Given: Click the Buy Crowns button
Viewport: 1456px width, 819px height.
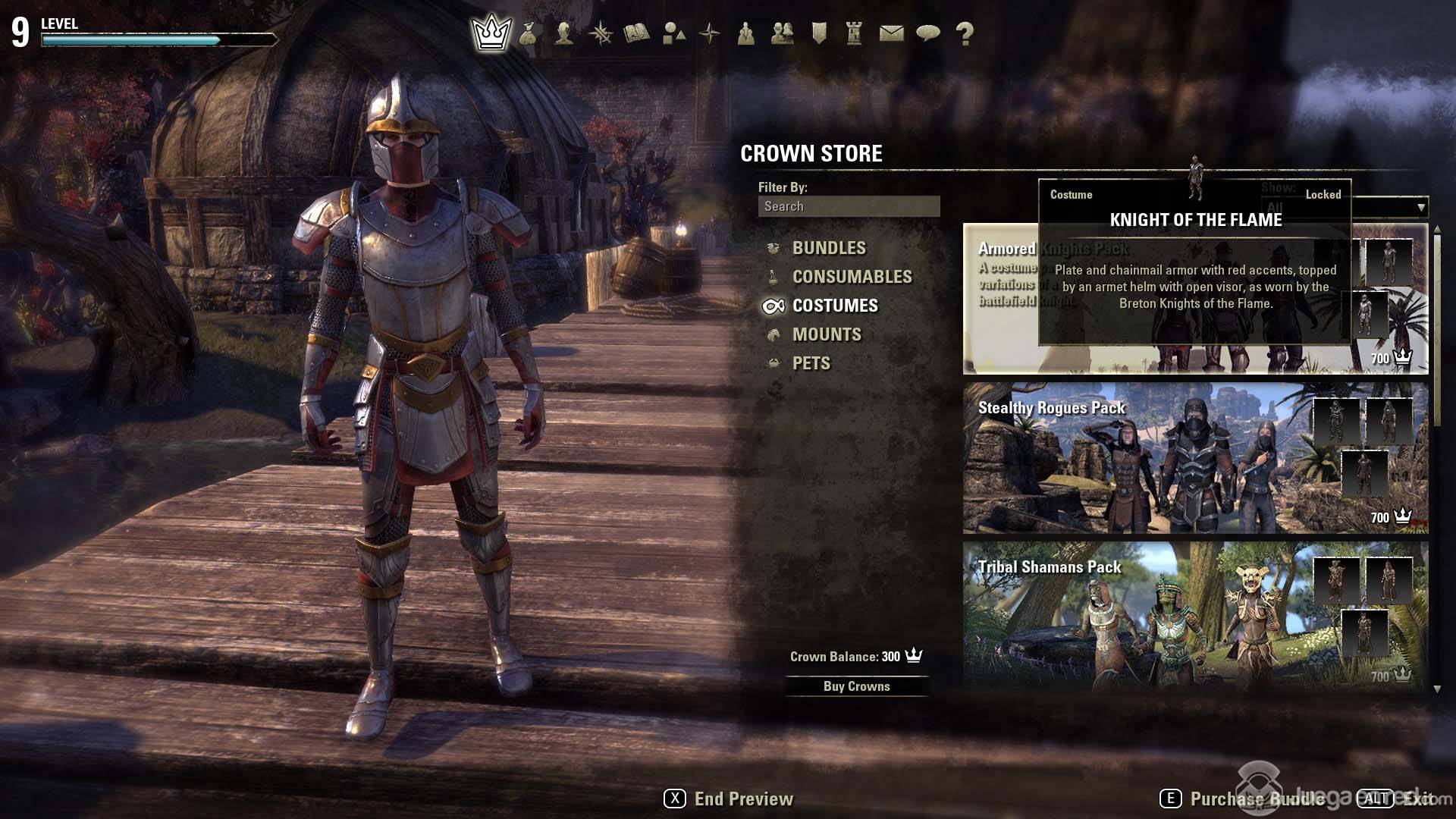Looking at the screenshot, I should point(856,686).
